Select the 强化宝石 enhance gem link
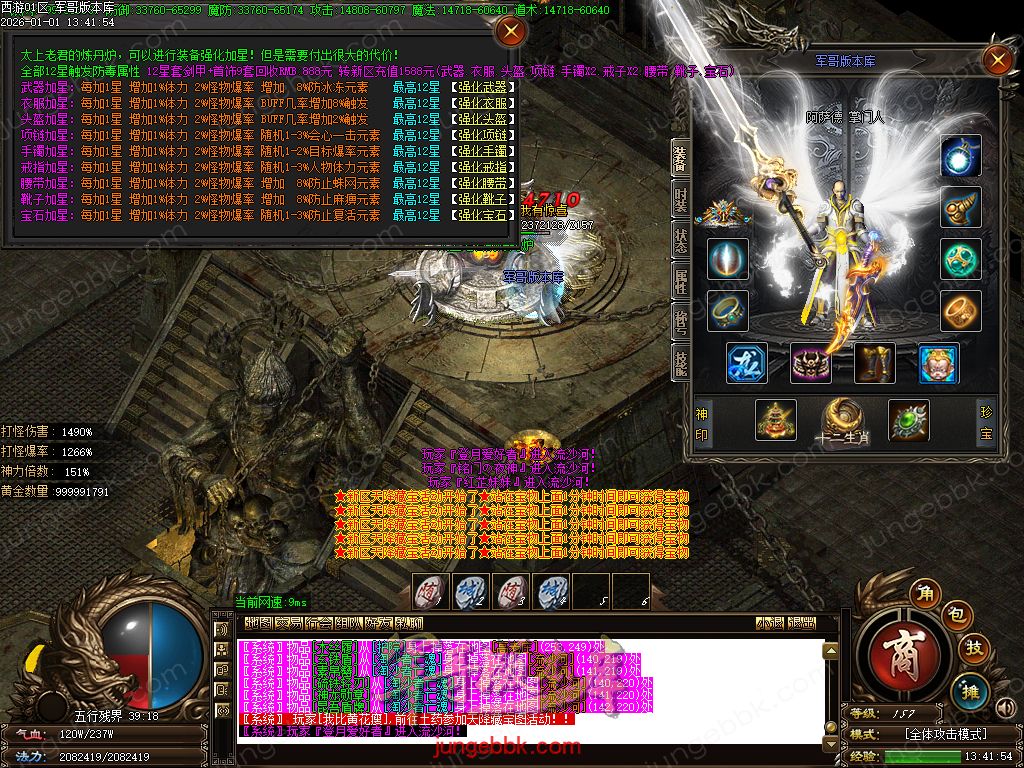1024x768 pixels. point(483,215)
